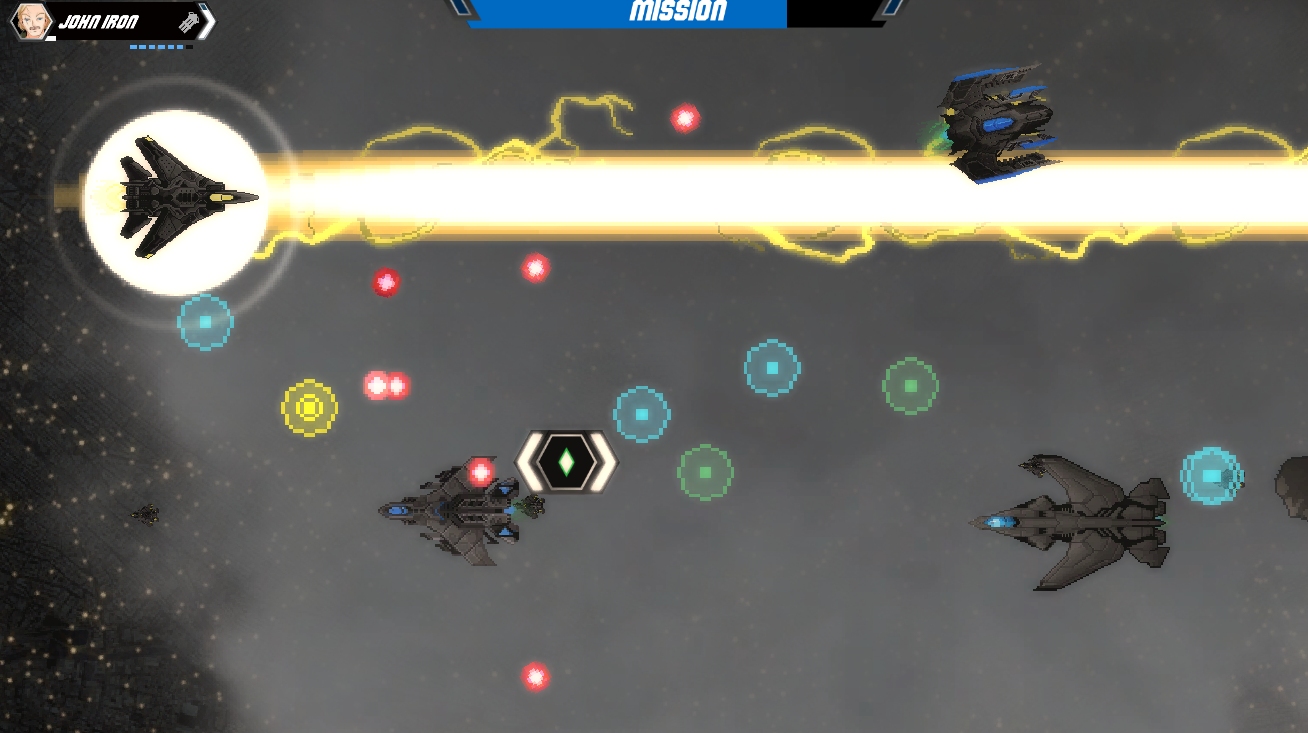Select the ship icon beside John Iron's name
Image resolution: width=1308 pixels, height=733 pixels.
(187, 22)
